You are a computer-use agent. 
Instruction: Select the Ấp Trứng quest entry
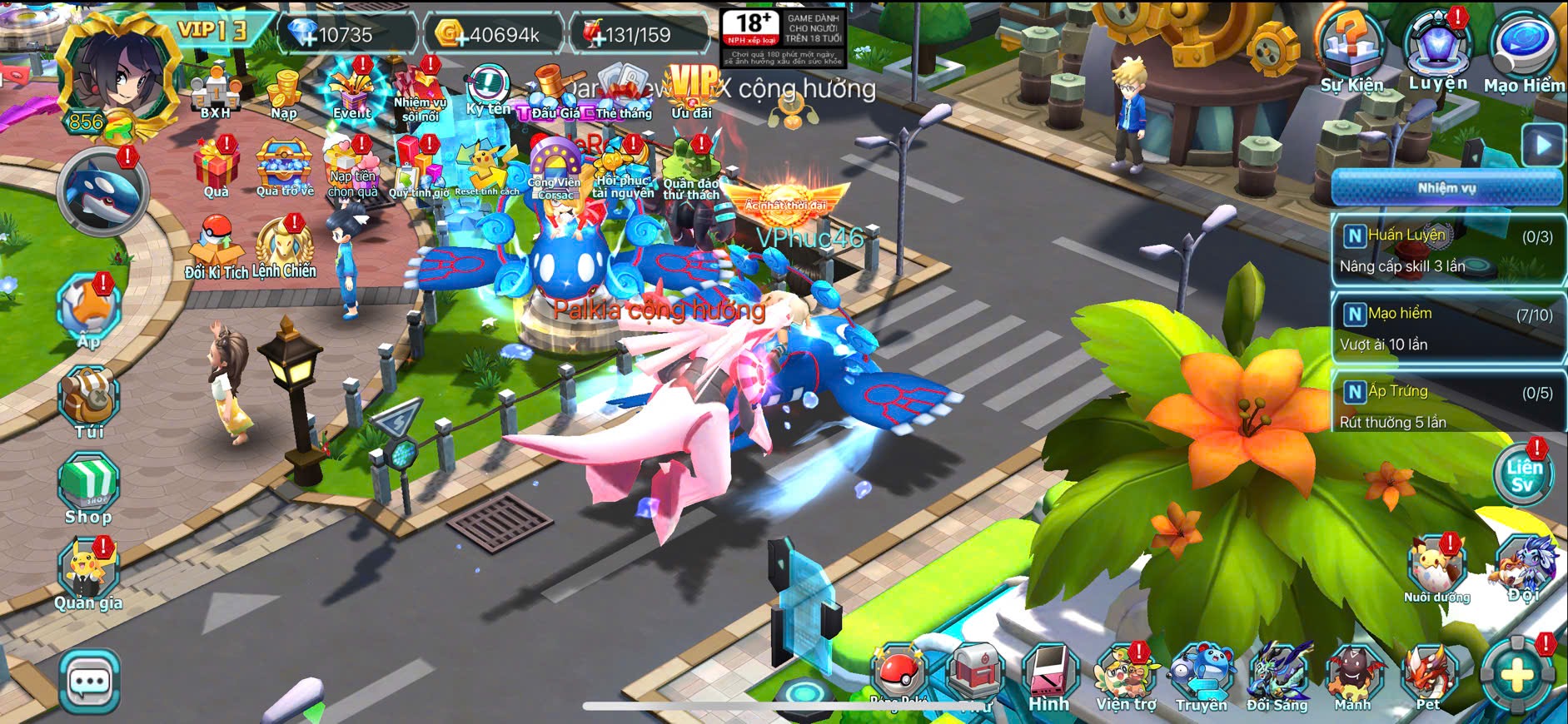pos(1446,405)
